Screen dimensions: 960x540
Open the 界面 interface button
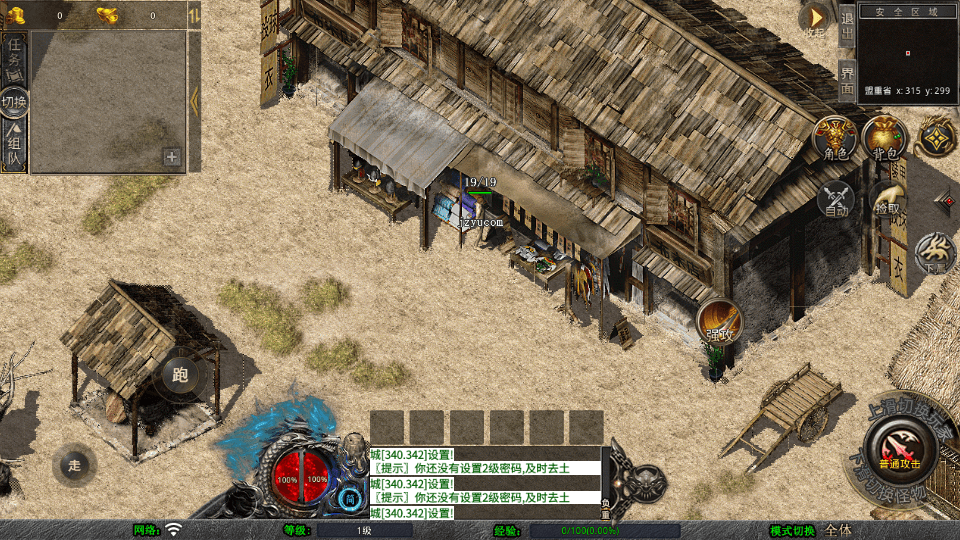[847, 80]
